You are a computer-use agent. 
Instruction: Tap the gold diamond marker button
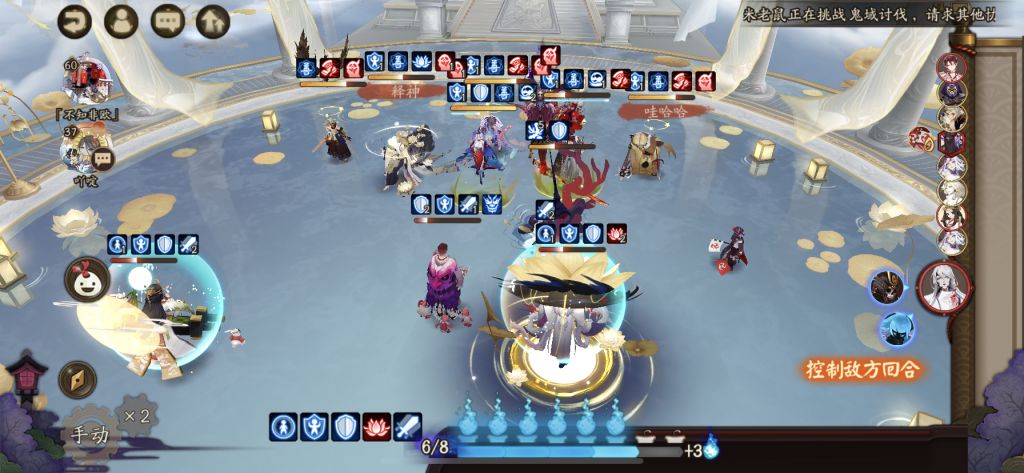77,380
